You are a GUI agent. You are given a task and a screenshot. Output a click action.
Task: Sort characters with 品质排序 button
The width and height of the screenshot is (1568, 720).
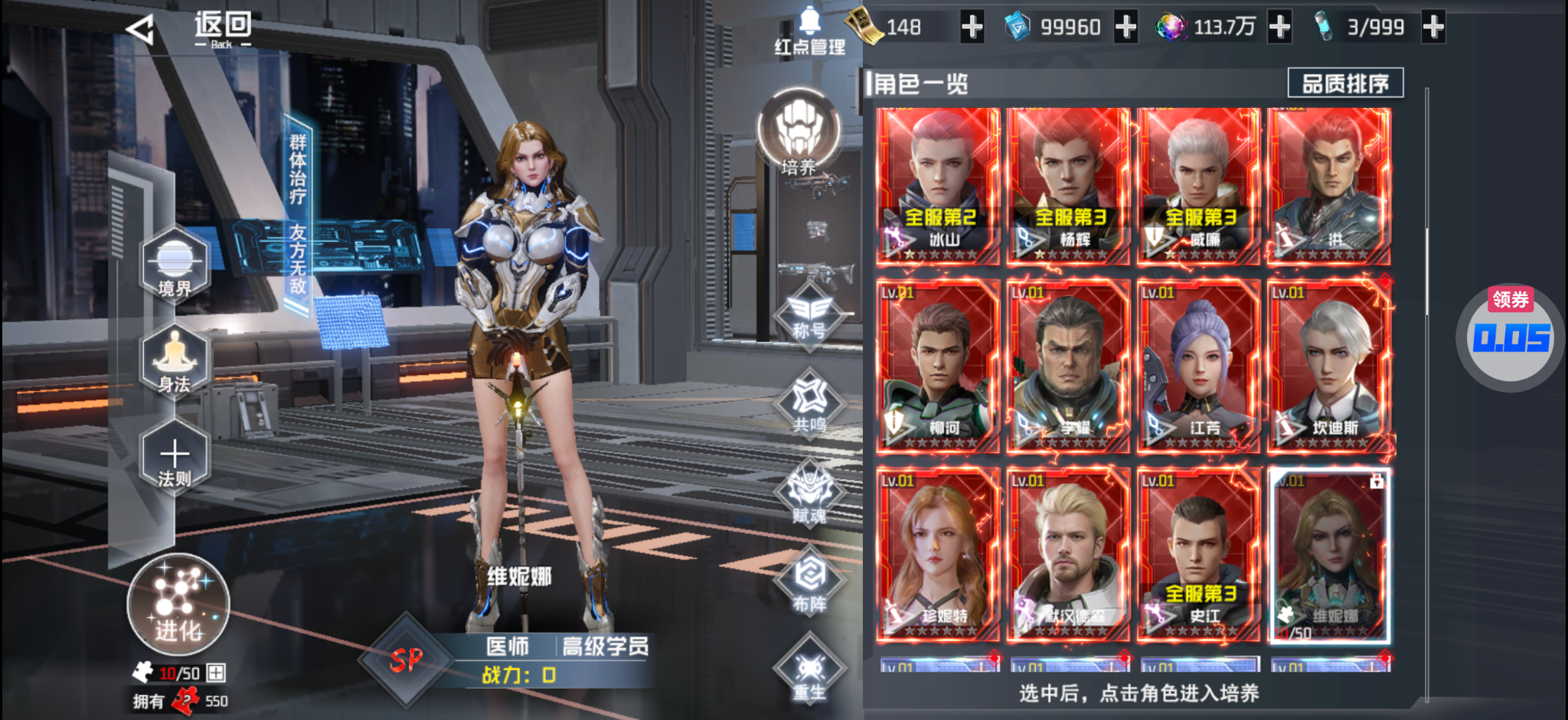(x=1345, y=83)
